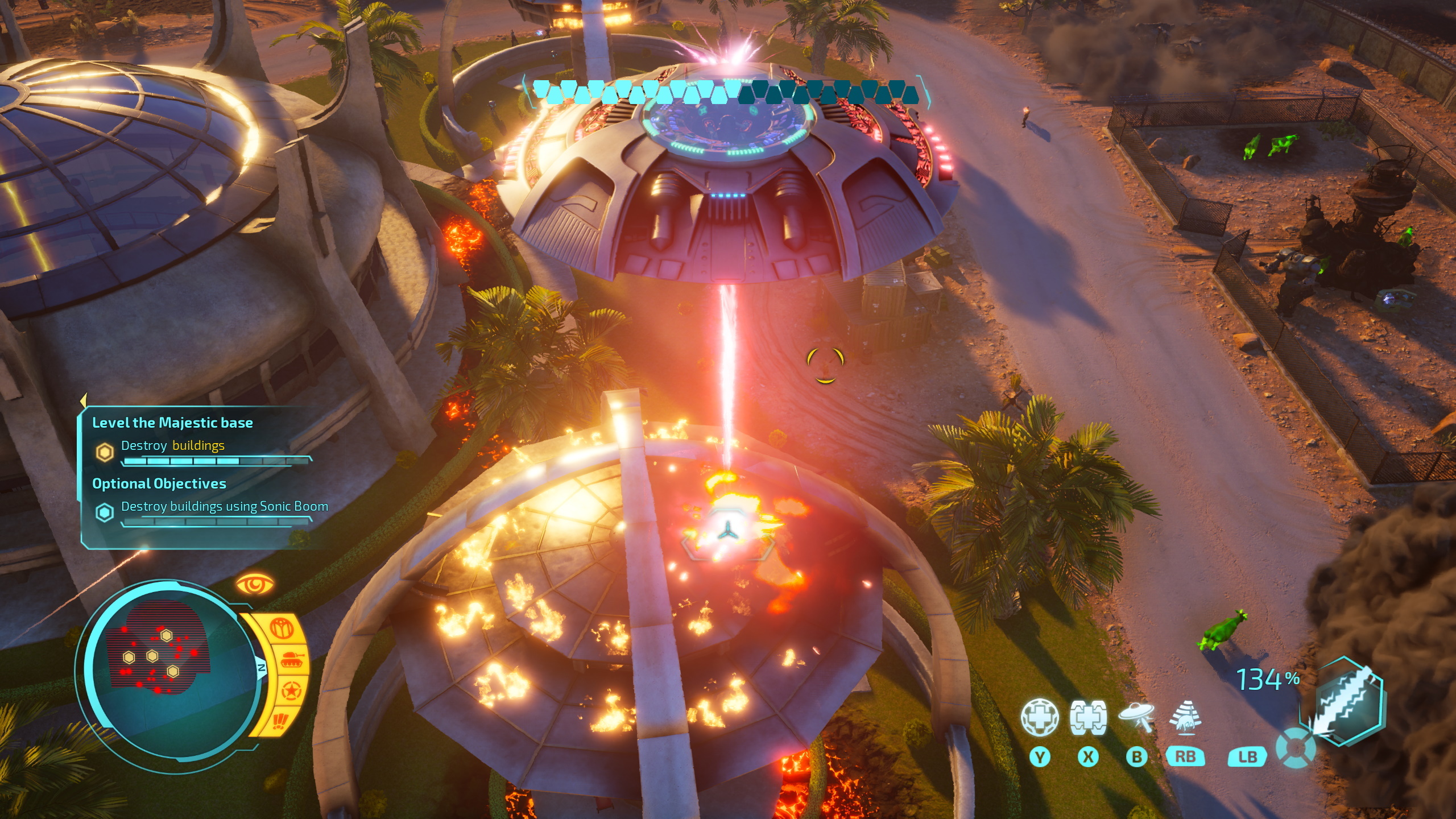Select the army star alert icon
Image resolution: width=1456 pixels, height=819 pixels.
(291, 692)
